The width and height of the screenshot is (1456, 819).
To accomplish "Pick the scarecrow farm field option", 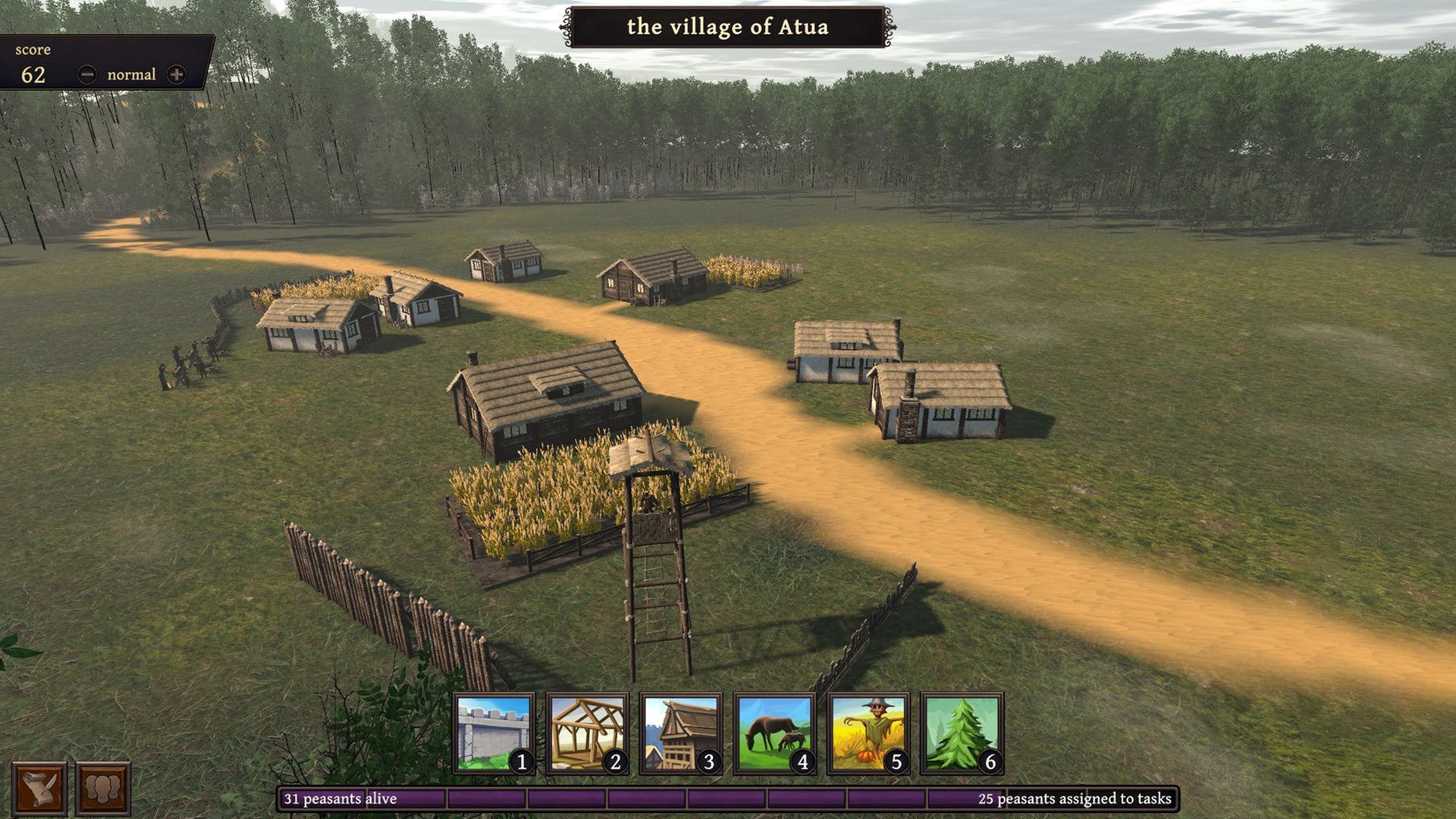I will click(x=868, y=733).
